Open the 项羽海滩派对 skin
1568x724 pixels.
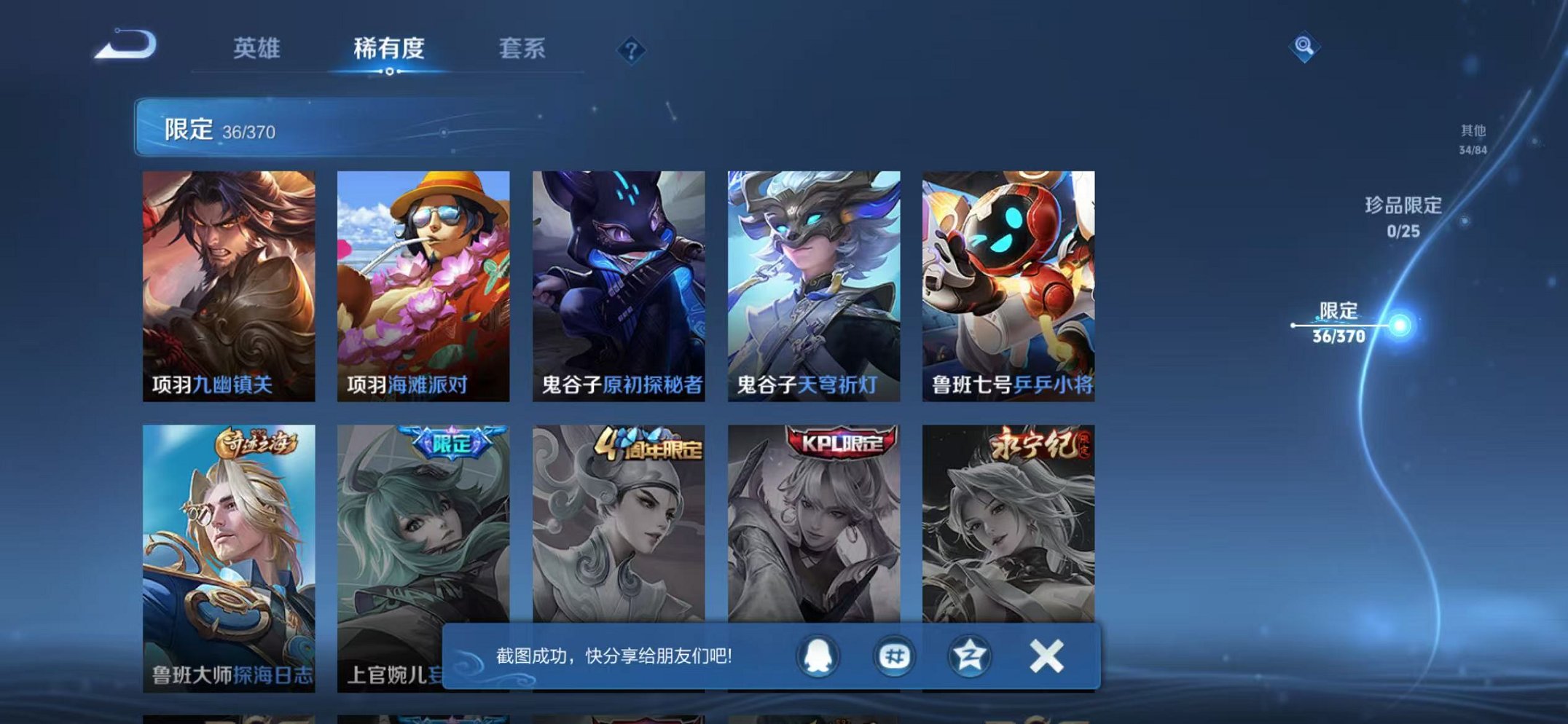point(423,277)
